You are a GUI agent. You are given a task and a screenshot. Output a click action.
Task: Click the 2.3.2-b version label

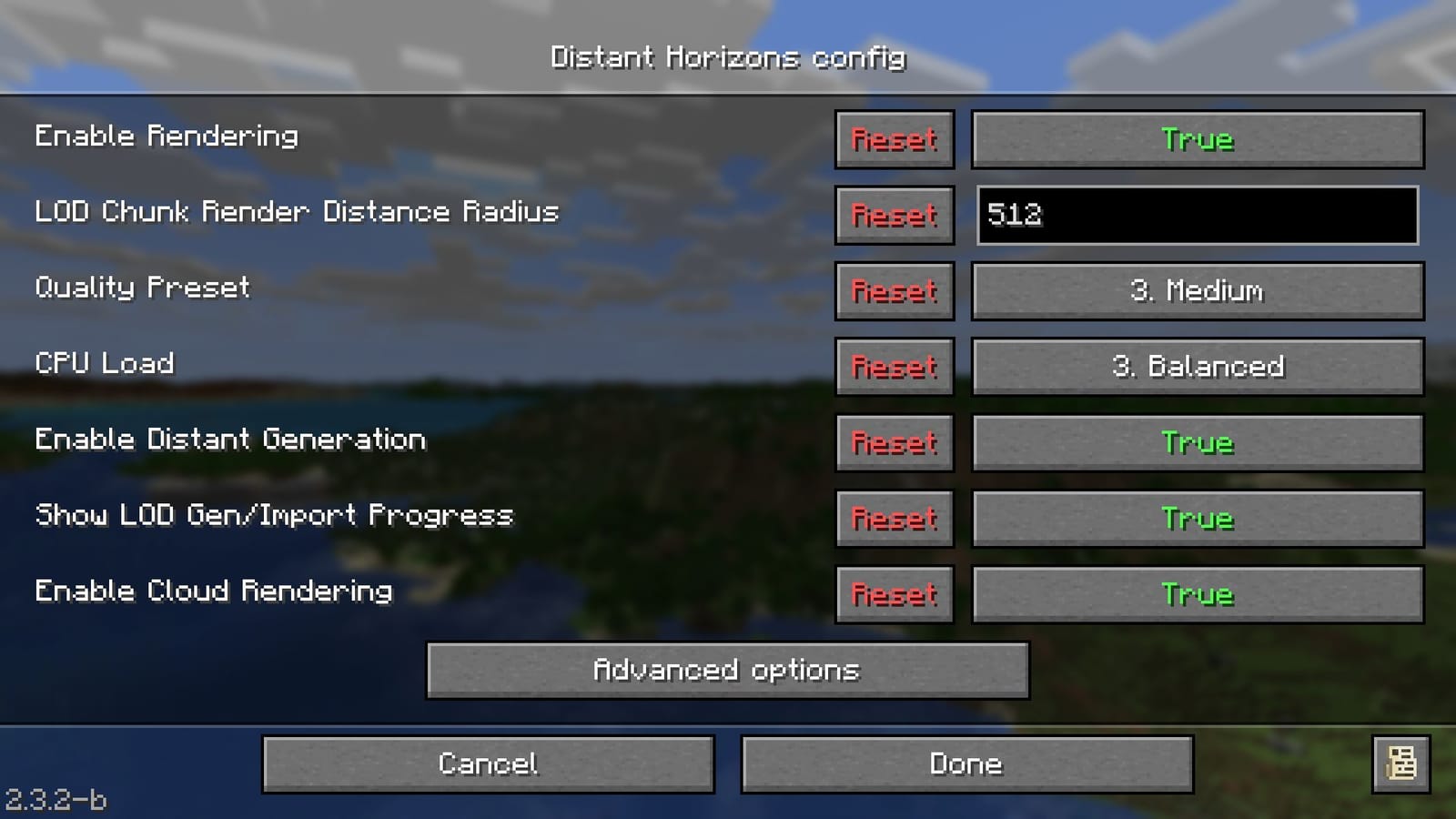click(x=52, y=800)
